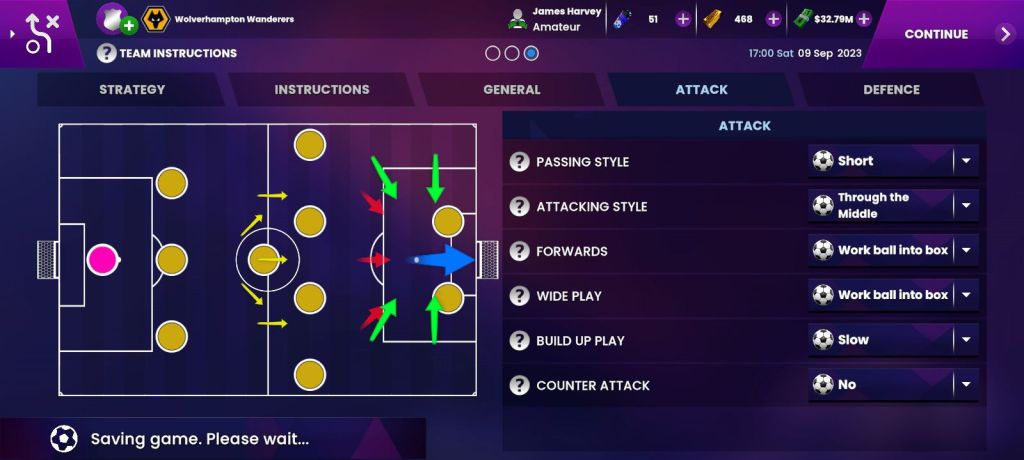Show help for Passing Style
The height and width of the screenshot is (460, 1024).
coord(519,162)
